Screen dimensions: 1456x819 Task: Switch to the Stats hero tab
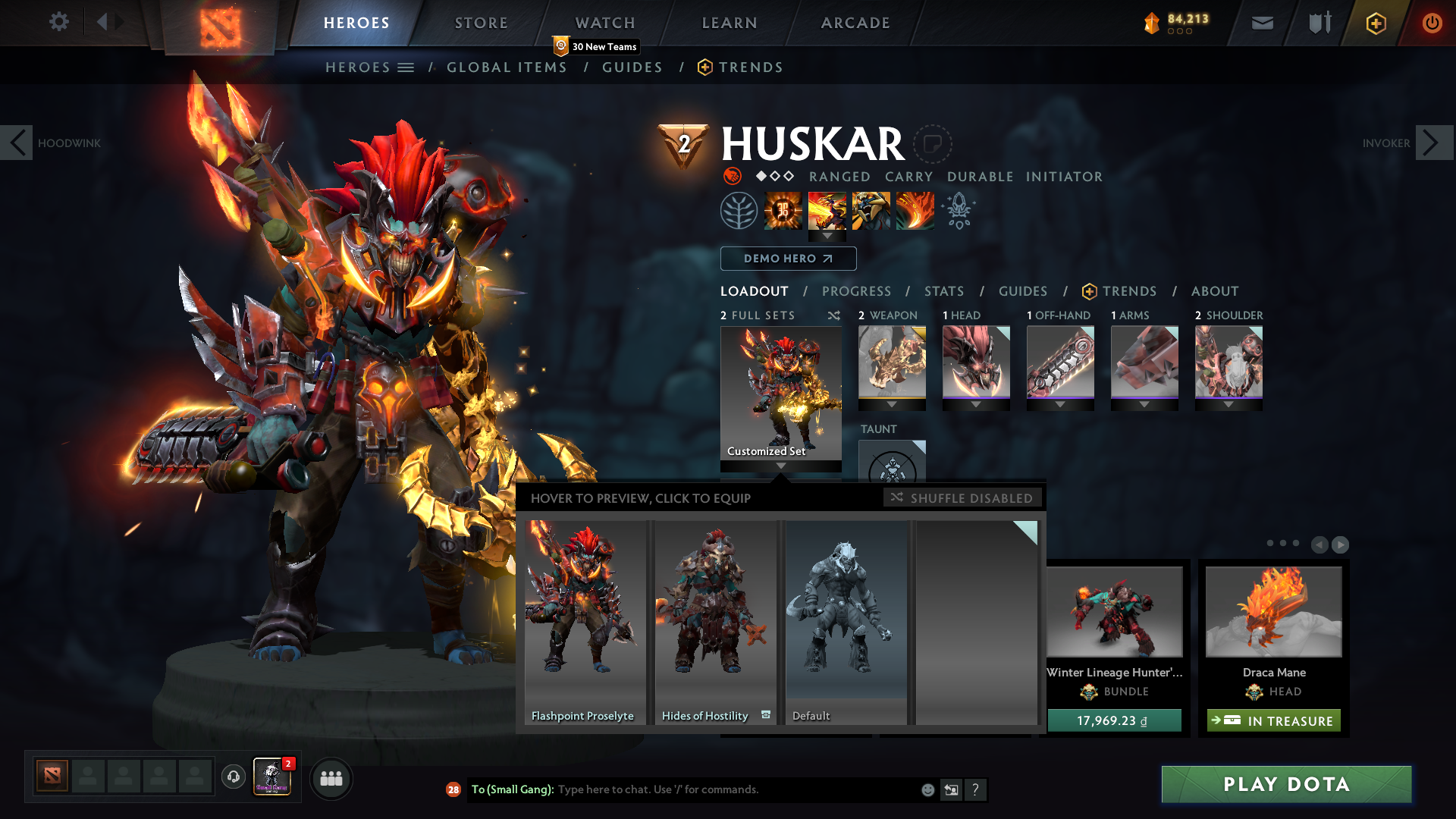pos(943,291)
